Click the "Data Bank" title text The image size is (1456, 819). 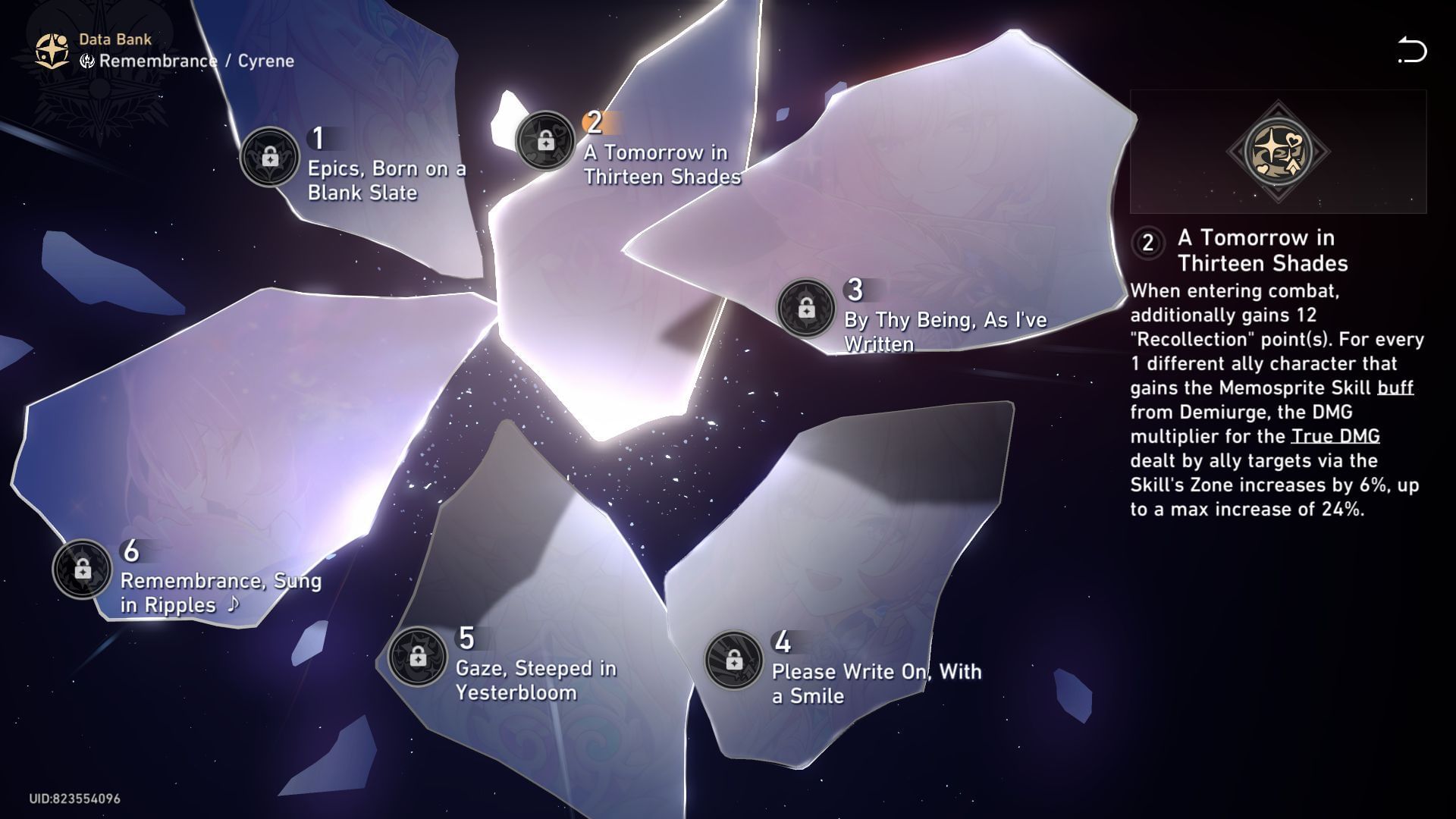tap(115, 39)
